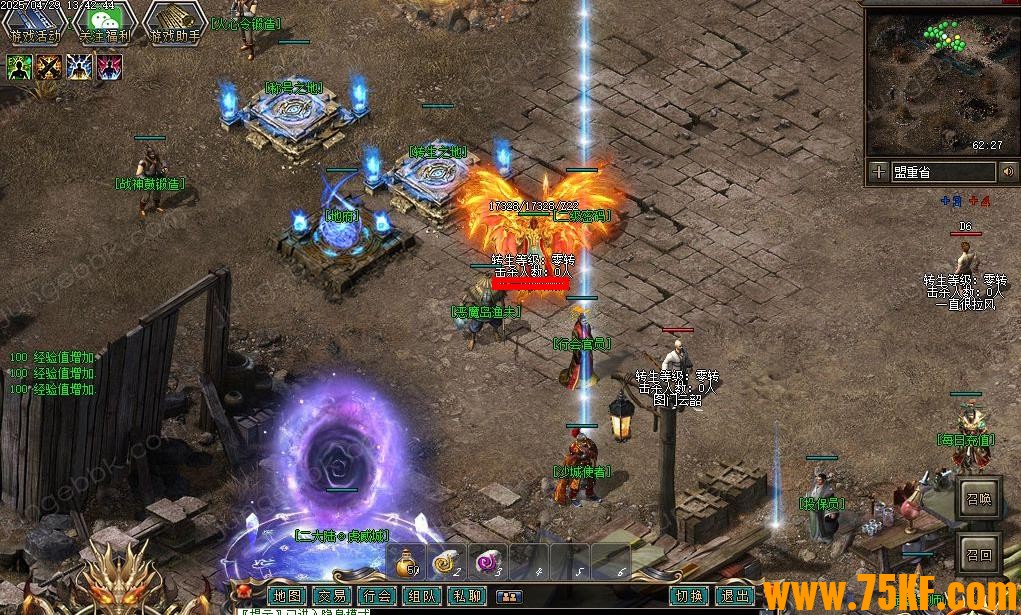Image resolution: width=1021 pixels, height=615 pixels.
Task: Toggle the sound speaker button
Action: click(x=1007, y=172)
